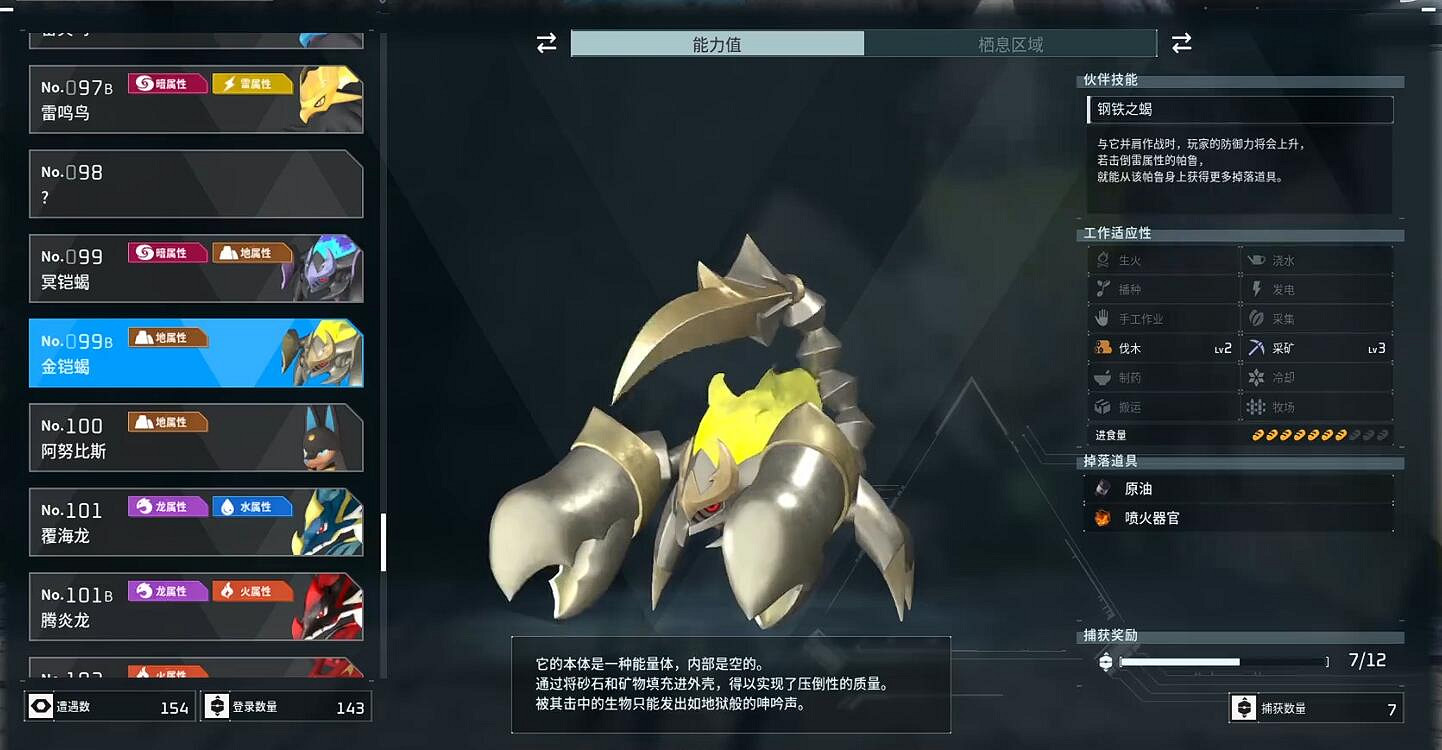
Task: Click the left swap arrows icon near tabs
Action: click(x=544, y=43)
